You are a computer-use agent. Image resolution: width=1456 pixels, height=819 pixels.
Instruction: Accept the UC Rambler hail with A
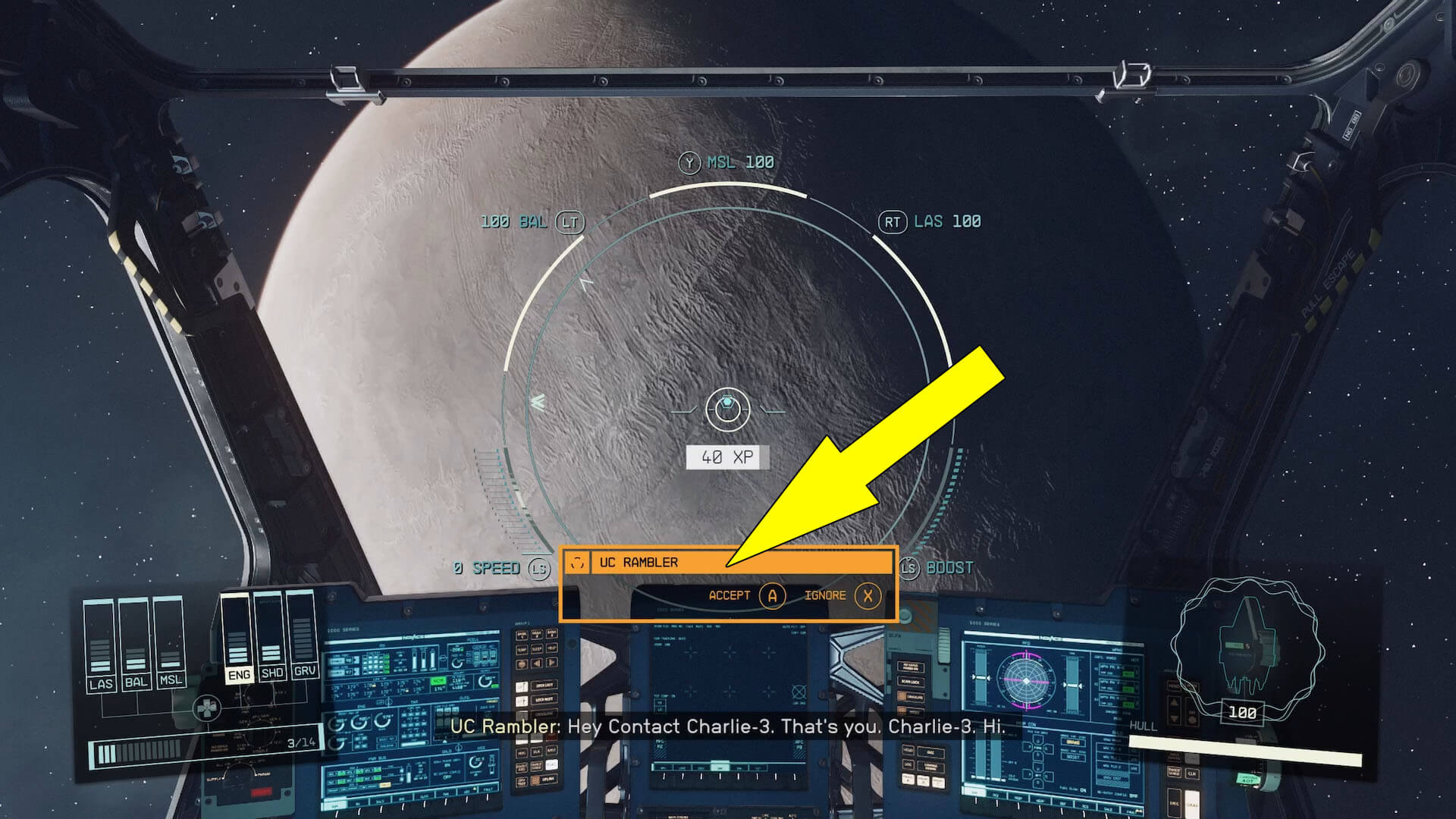772,596
